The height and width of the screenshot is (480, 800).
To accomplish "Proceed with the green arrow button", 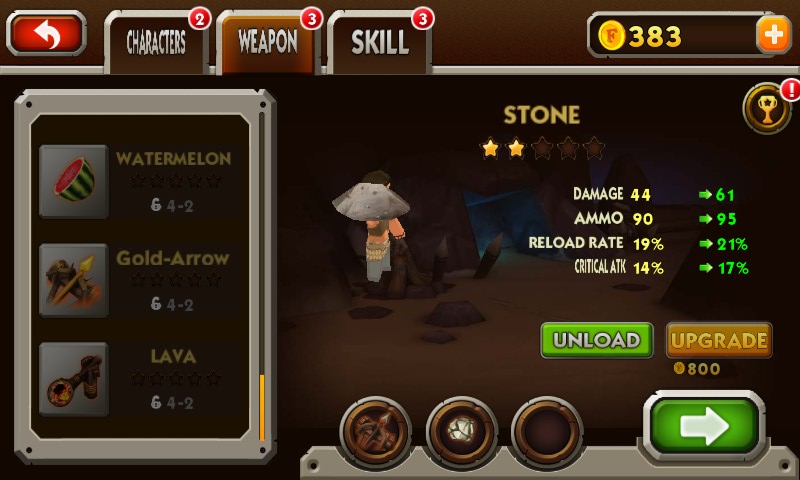I will point(703,426).
